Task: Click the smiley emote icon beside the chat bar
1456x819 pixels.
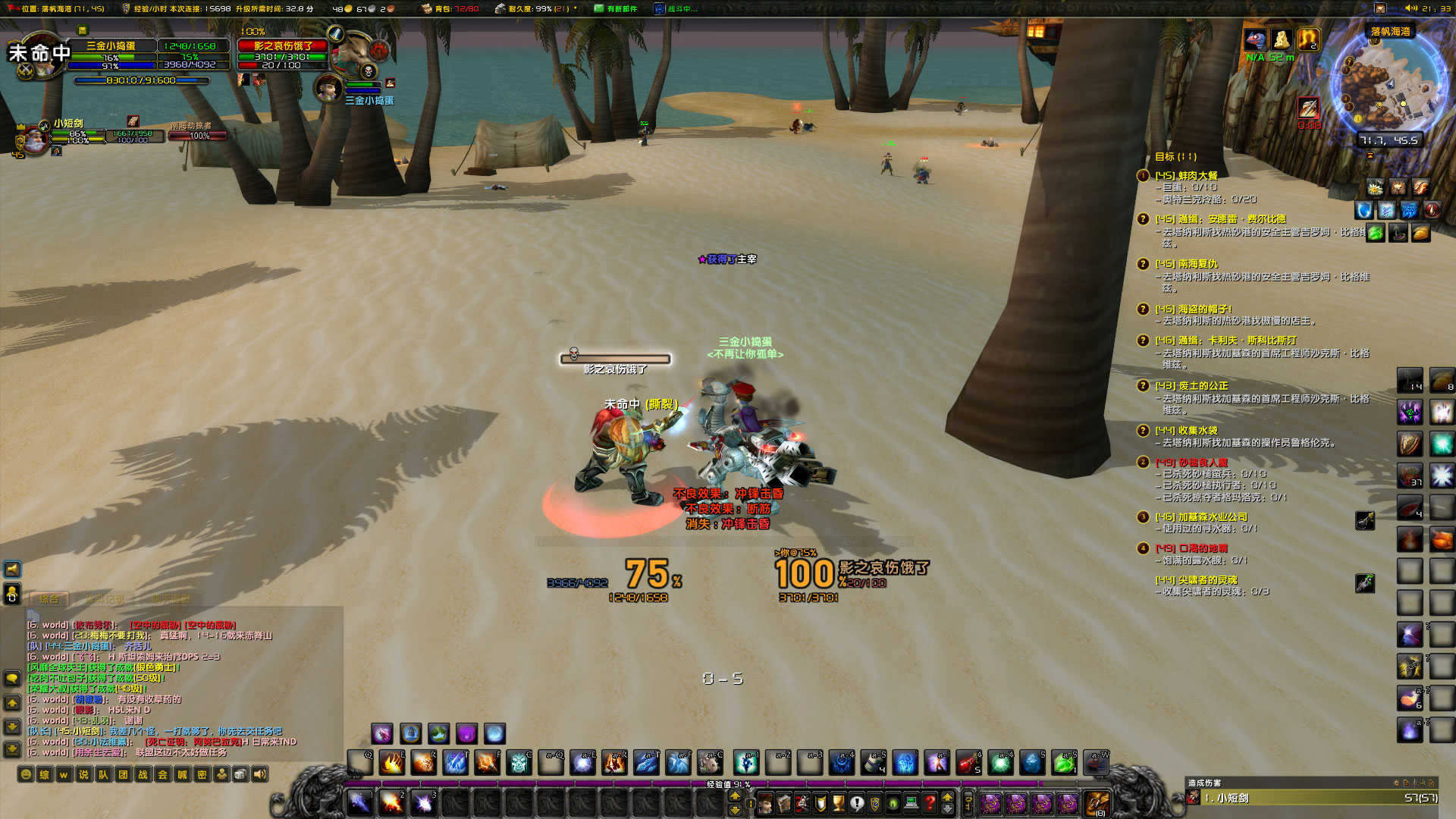Action: pyautogui.click(x=25, y=774)
